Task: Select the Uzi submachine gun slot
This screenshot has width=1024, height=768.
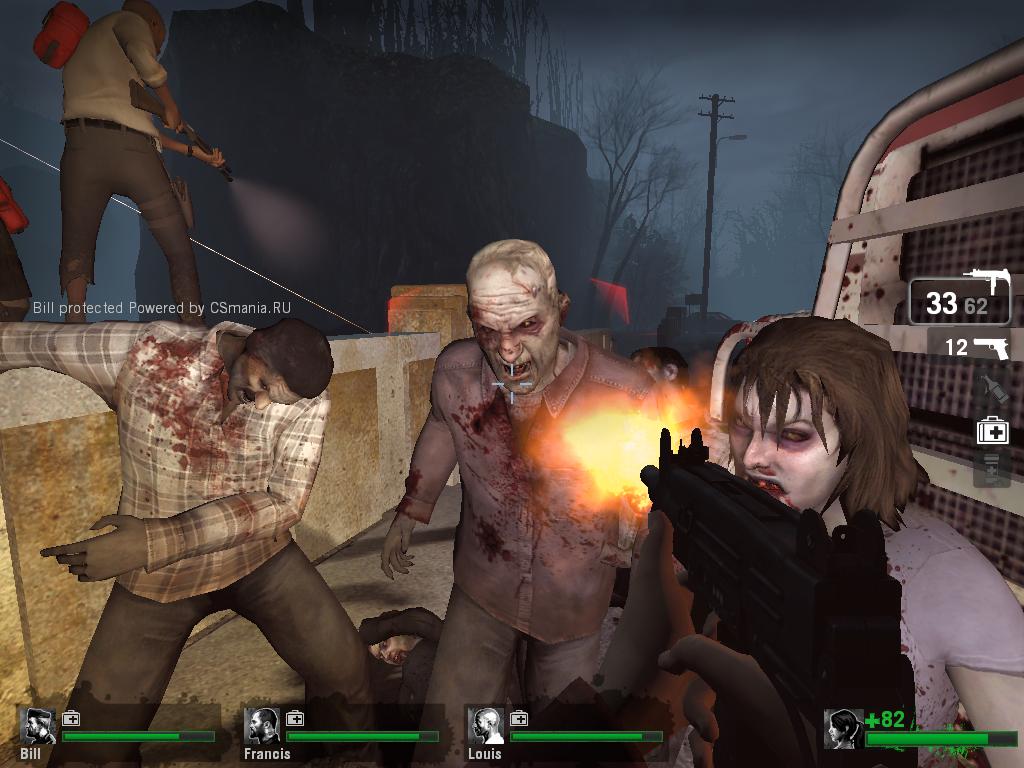Action: (x=960, y=302)
